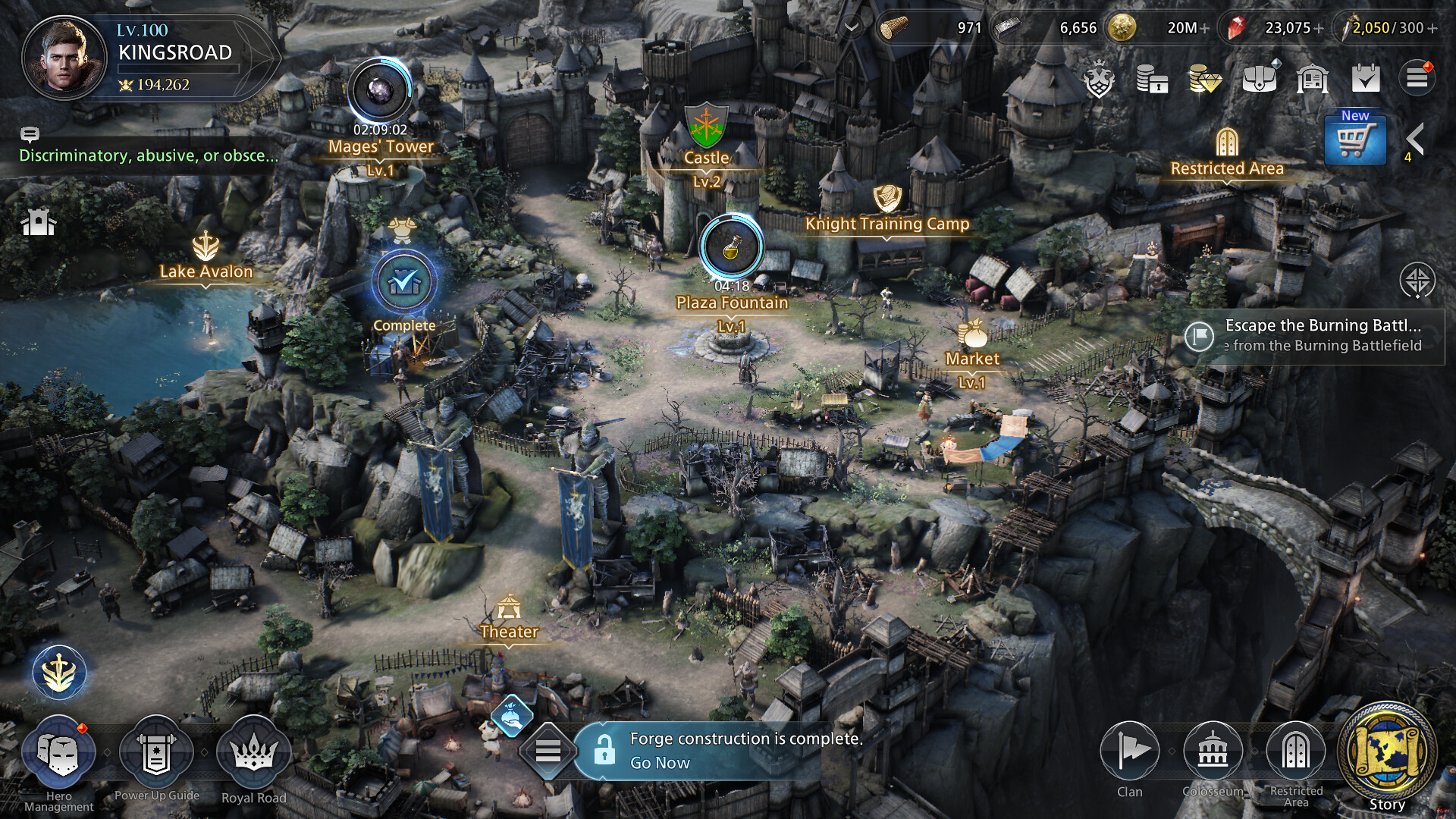Open the shop cart marked New
The width and height of the screenshot is (1456, 819).
(1354, 140)
